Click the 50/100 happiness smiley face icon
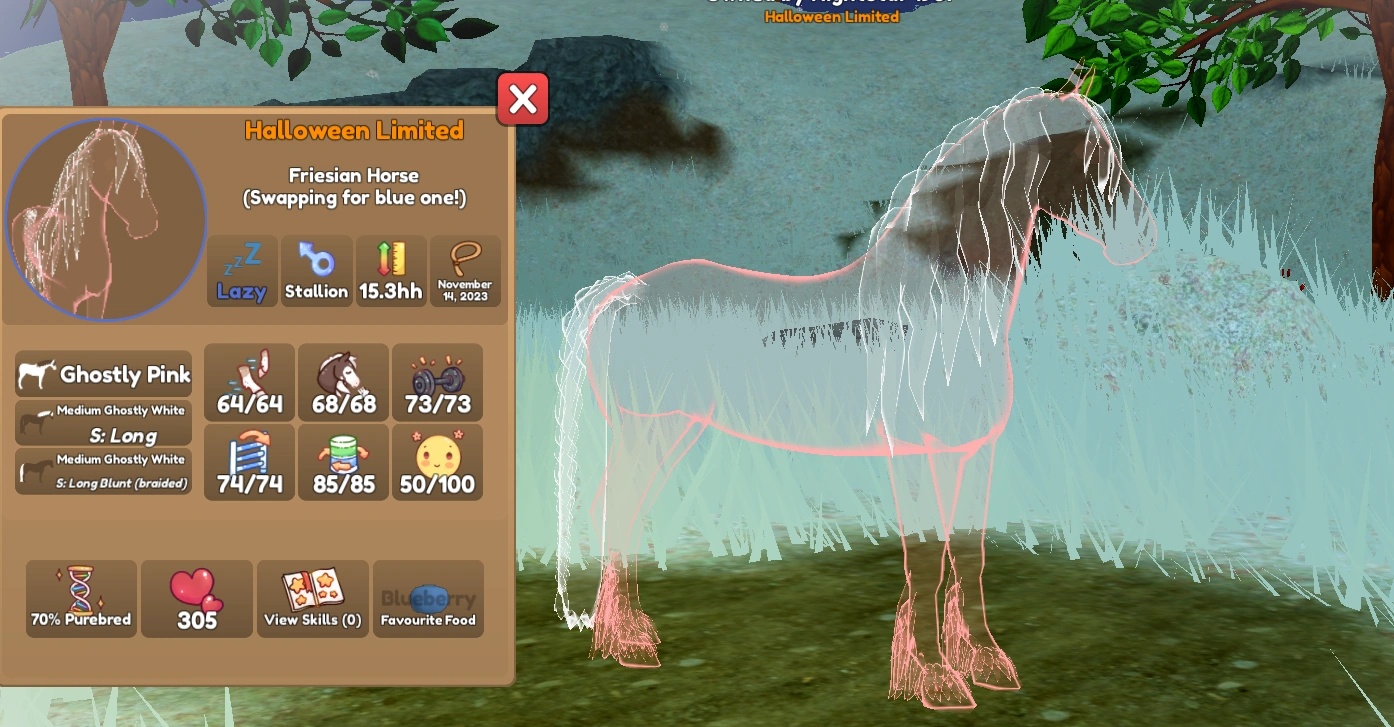This screenshot has height=727, width=1394. click(x=437, y=461)
